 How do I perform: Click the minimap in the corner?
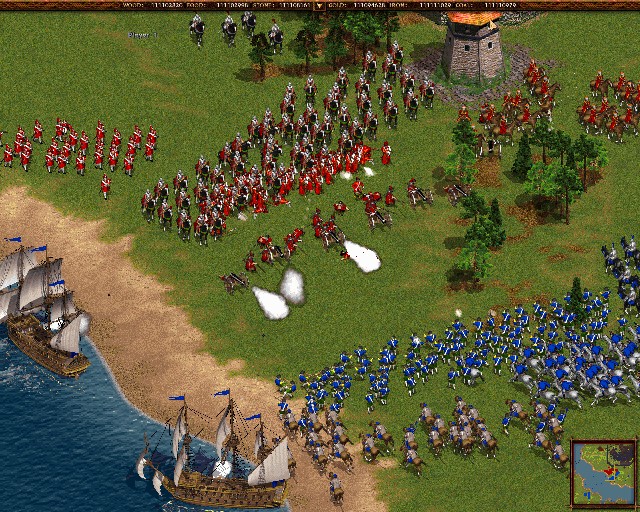click(603, 472)
